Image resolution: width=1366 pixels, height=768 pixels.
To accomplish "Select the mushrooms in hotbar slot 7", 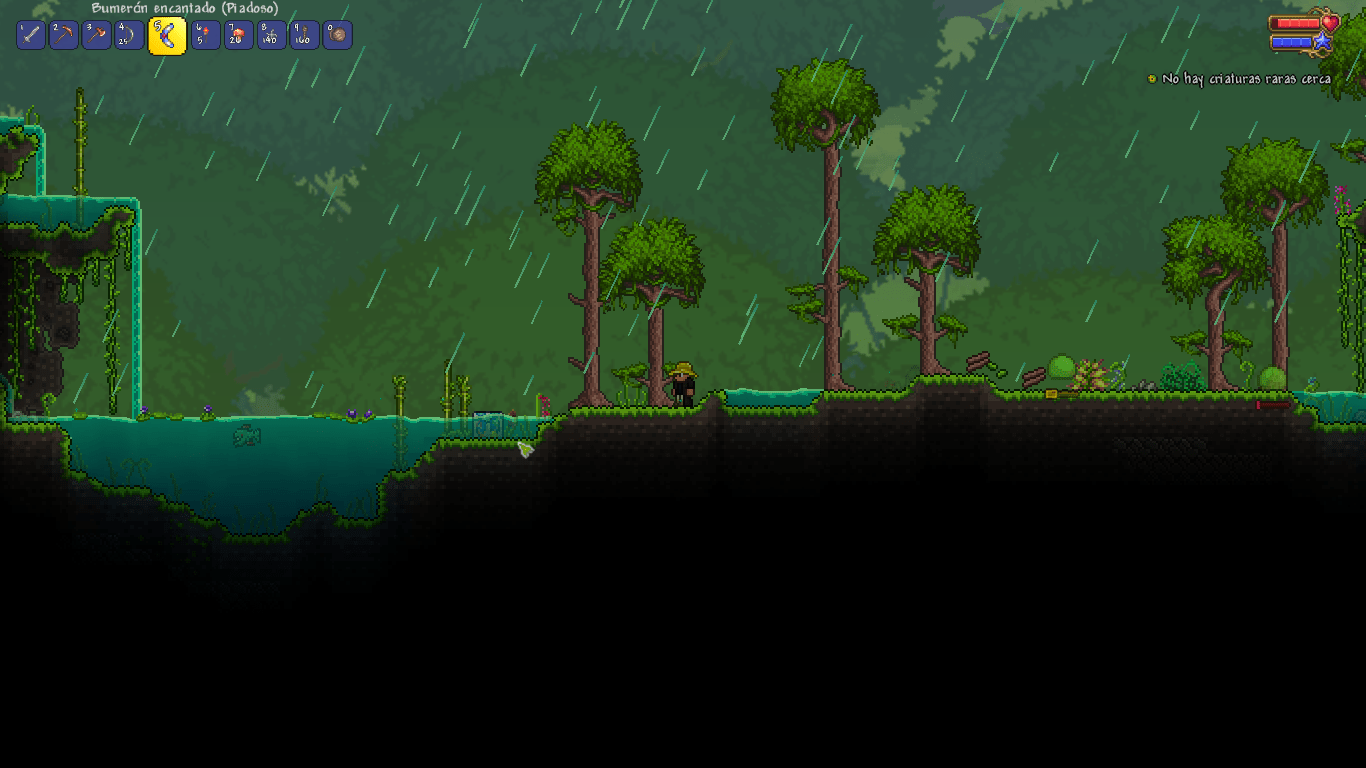I will point(237,34).
